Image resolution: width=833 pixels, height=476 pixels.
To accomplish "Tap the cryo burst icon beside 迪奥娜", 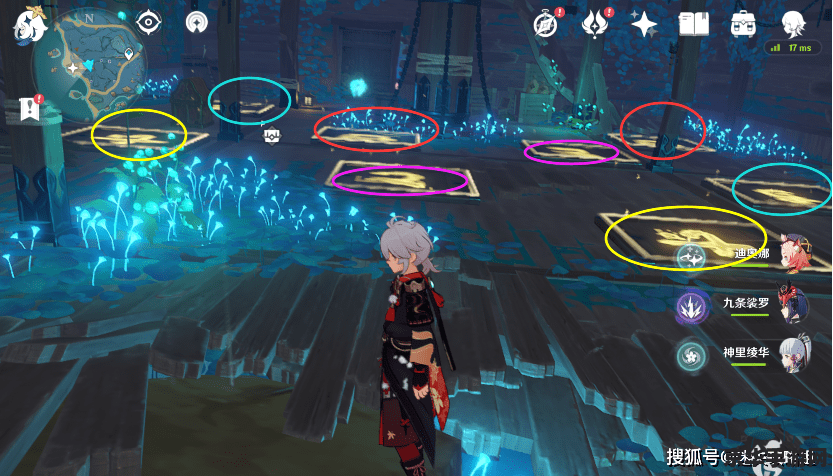I will (x=692, y=256).
